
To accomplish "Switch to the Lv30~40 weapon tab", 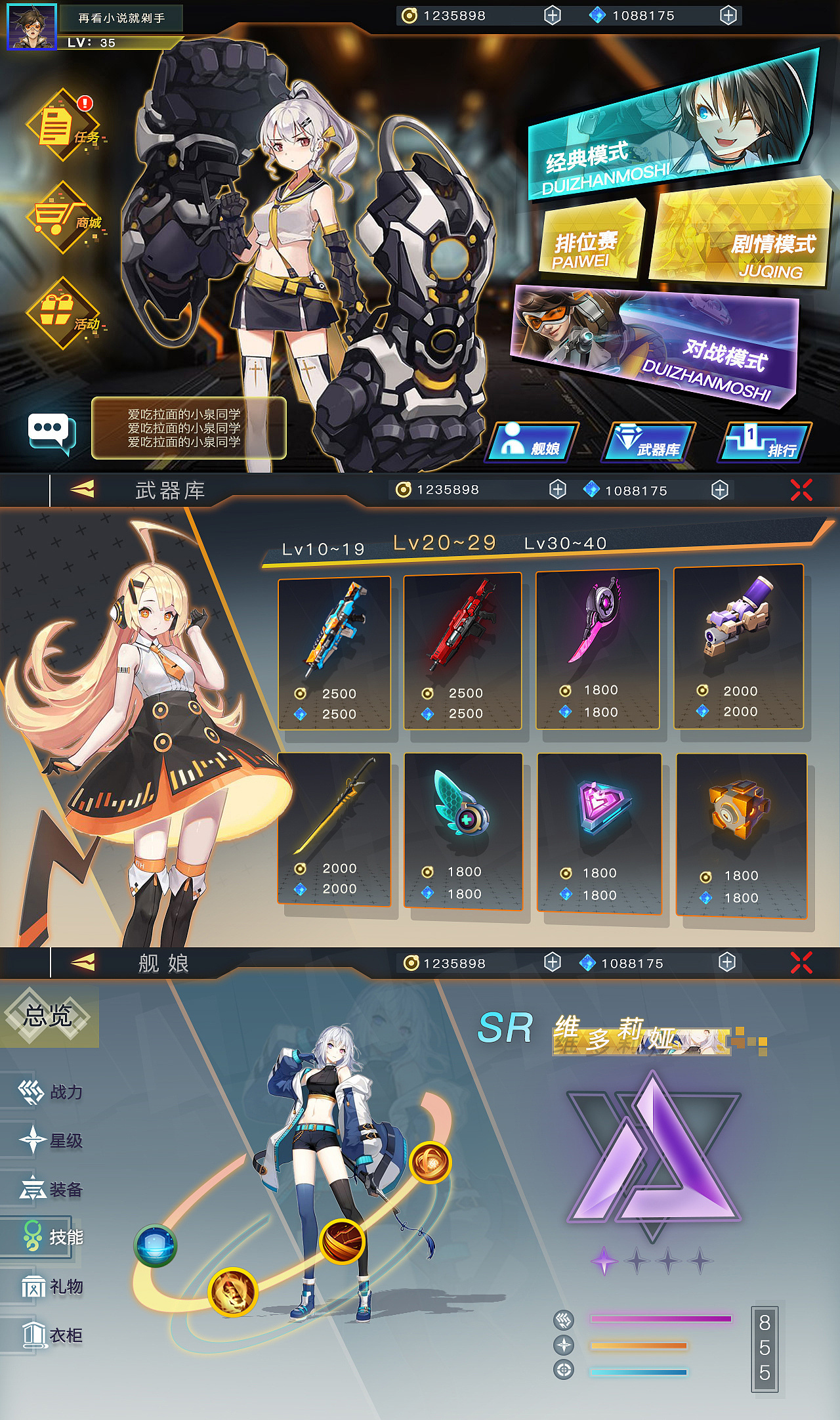I will coord(566,544).
